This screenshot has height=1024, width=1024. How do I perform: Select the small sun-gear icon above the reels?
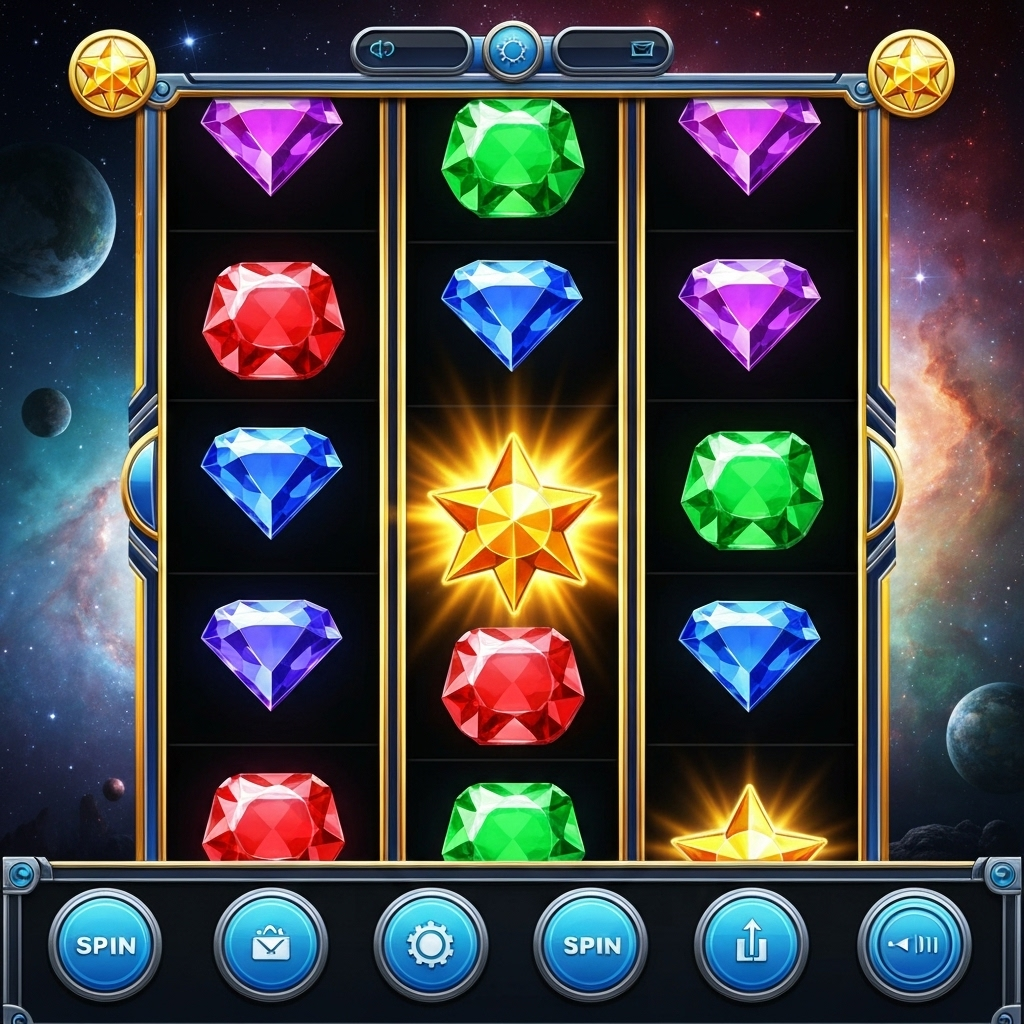(513, 49)
